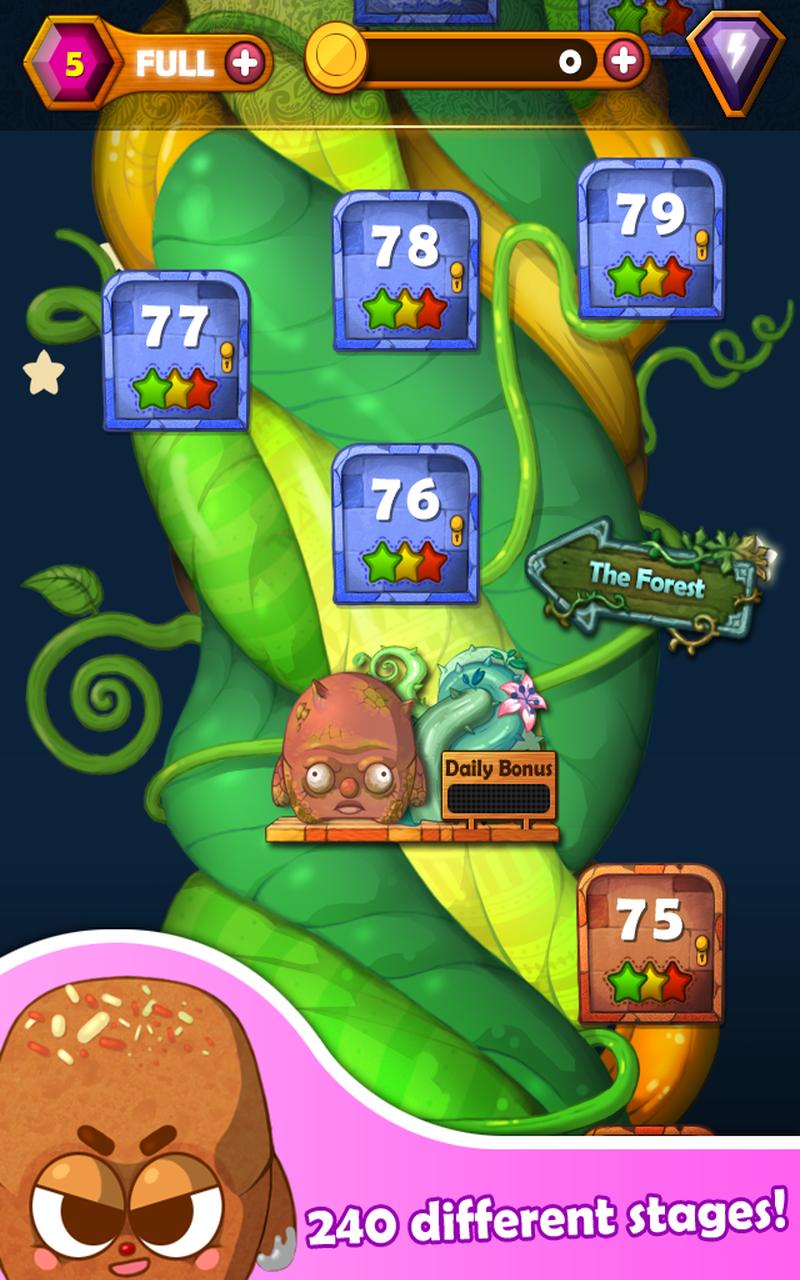Buy more gold coins via plus button
The width and height of the screenshot is (800, 1280).
624,61
